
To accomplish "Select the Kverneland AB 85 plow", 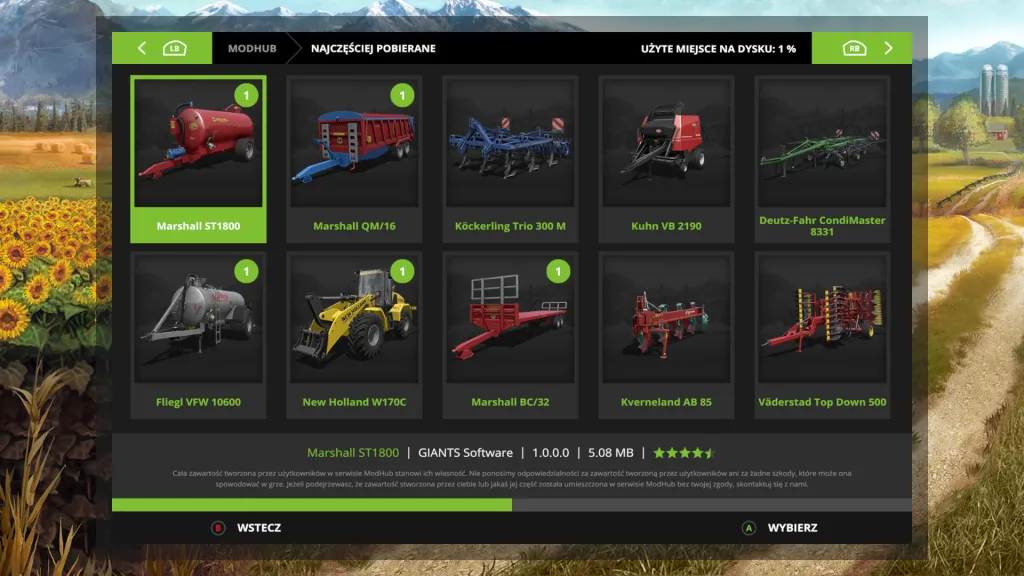I will tap(666, 335).
